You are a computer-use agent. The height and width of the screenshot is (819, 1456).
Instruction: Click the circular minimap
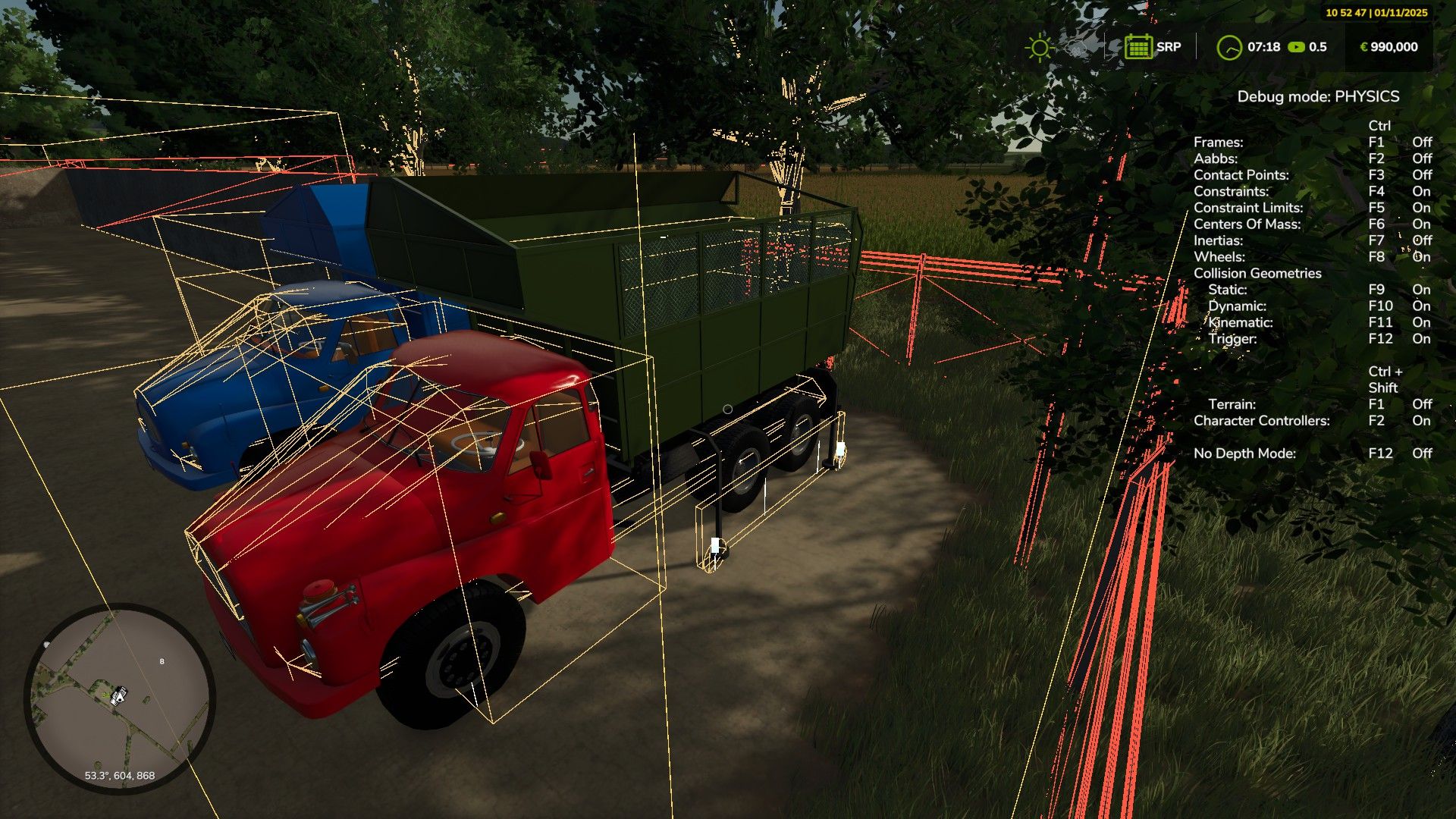pyautogui.click(x=120, y=699)
